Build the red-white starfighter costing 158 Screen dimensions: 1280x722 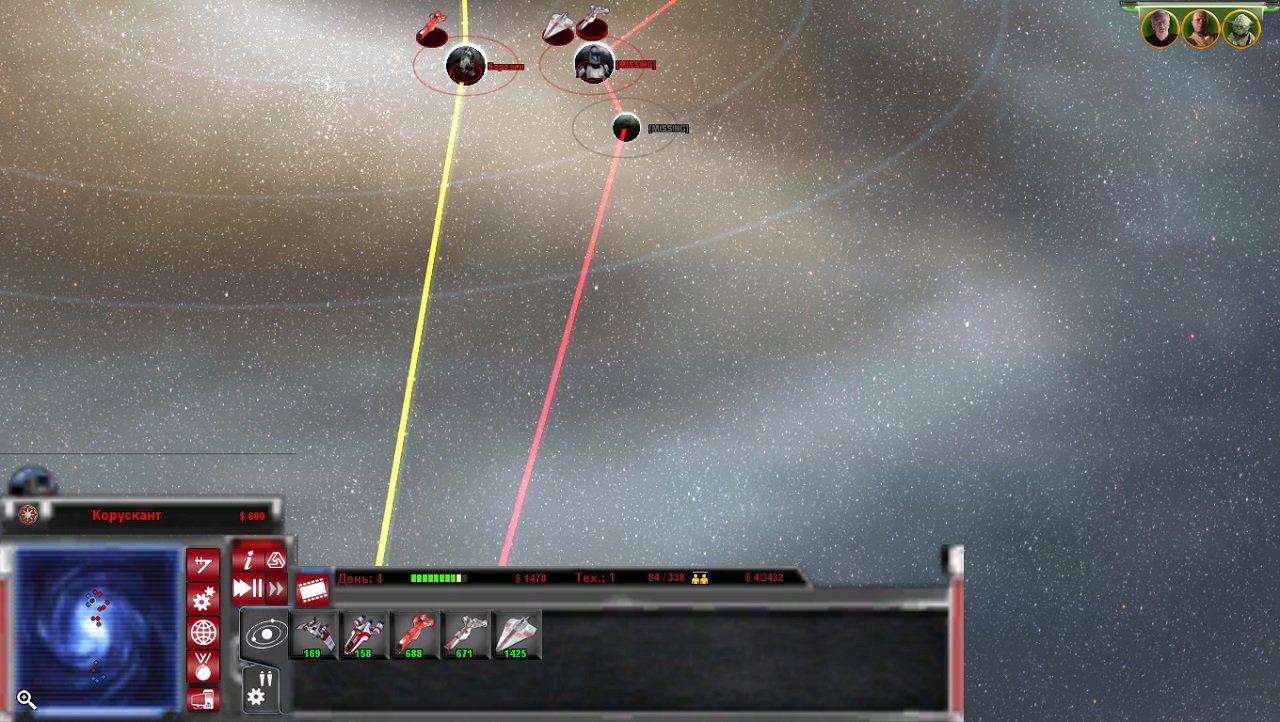[x=364, y=635]
